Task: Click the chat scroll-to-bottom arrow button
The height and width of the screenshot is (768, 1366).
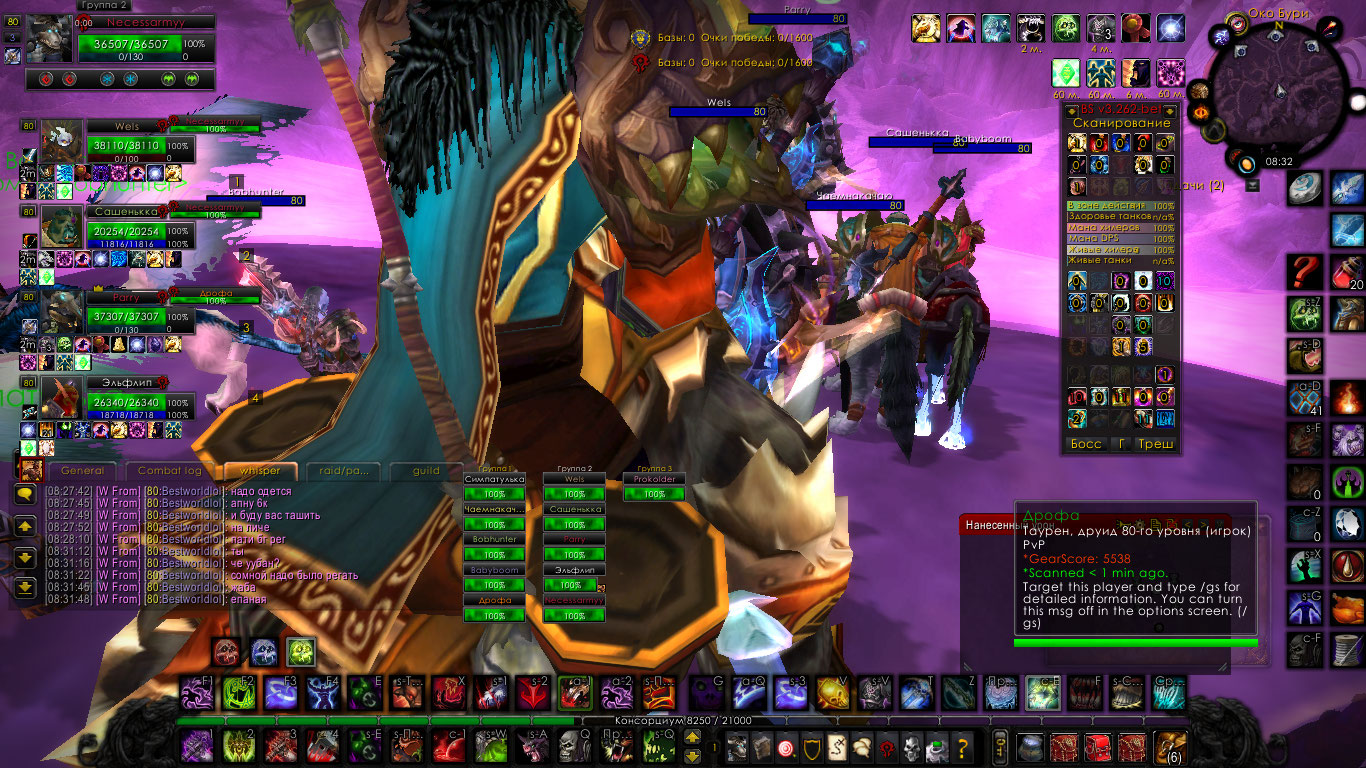Action: tap(25, 588)
